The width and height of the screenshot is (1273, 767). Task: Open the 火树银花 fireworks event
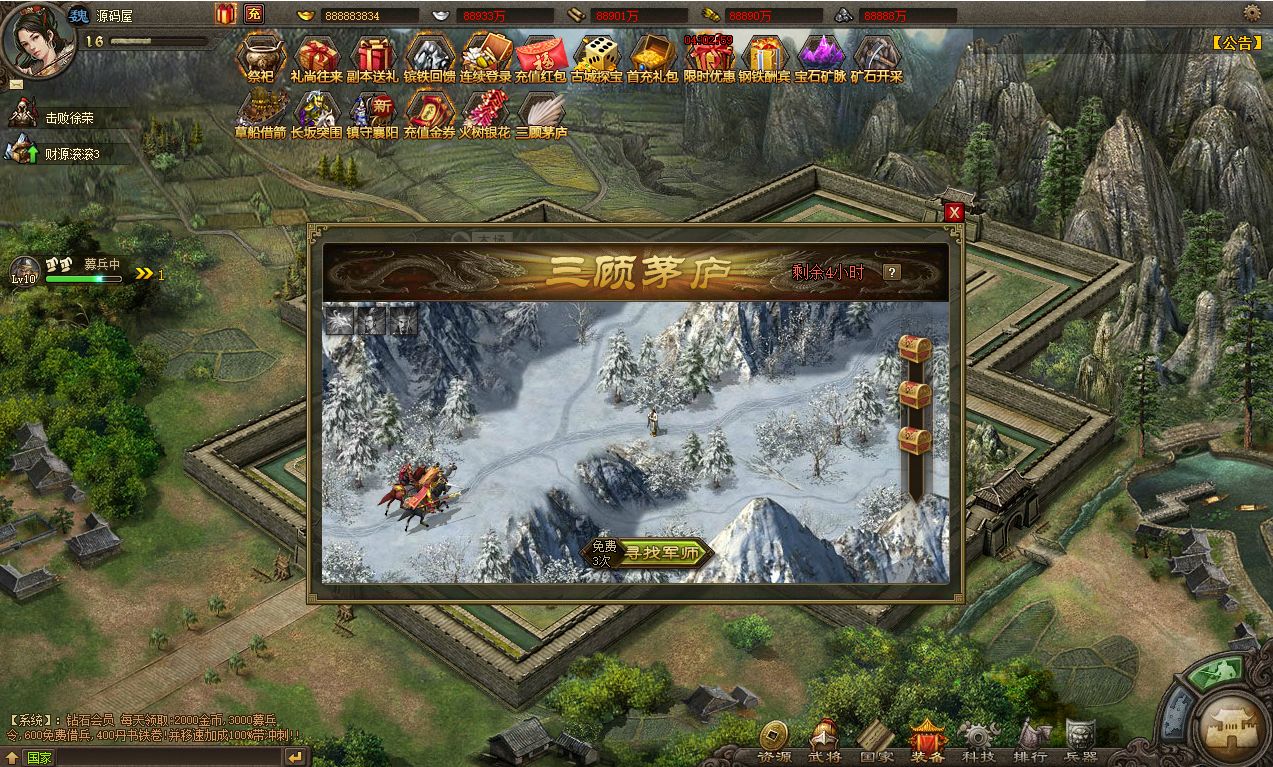point(485,111)
